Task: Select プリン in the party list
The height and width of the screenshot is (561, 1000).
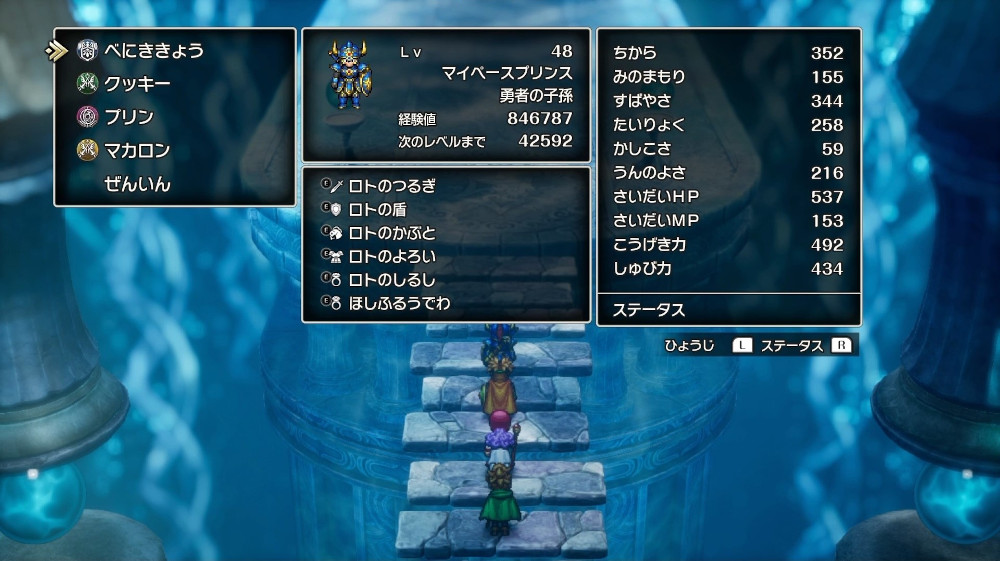Action: [x=129, y=117]
